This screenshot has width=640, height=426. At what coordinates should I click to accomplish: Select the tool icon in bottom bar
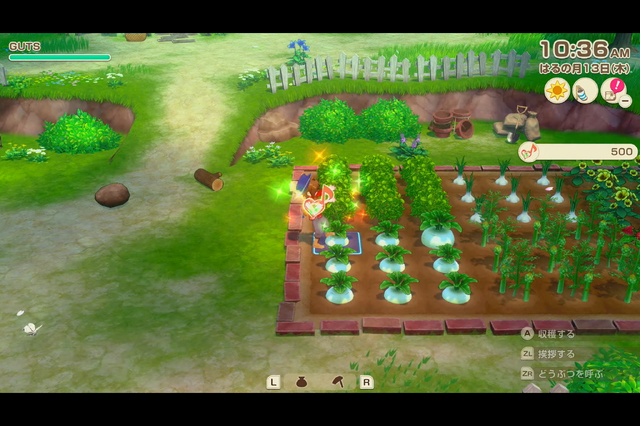337,381
